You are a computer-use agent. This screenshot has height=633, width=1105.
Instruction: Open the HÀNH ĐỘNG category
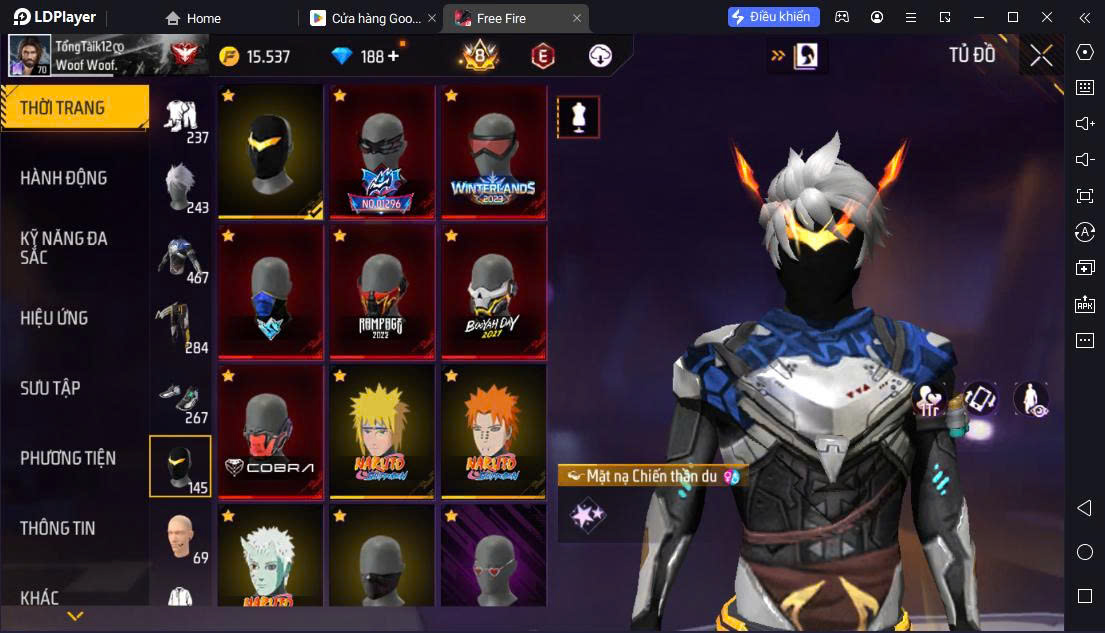click(x=64, y=178)
